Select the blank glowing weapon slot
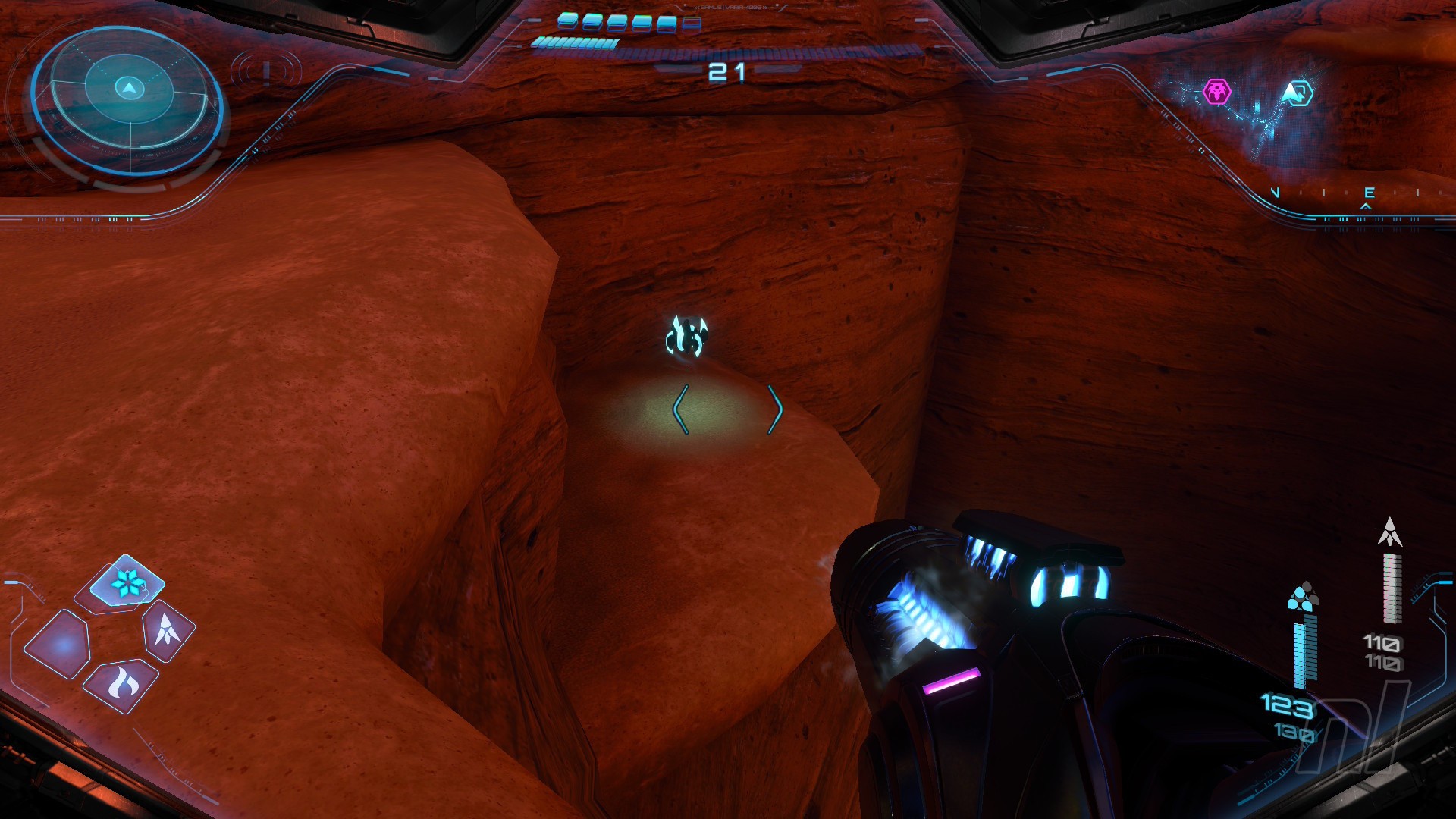The width and height of the screenshot is (1456, 819). 58,645
